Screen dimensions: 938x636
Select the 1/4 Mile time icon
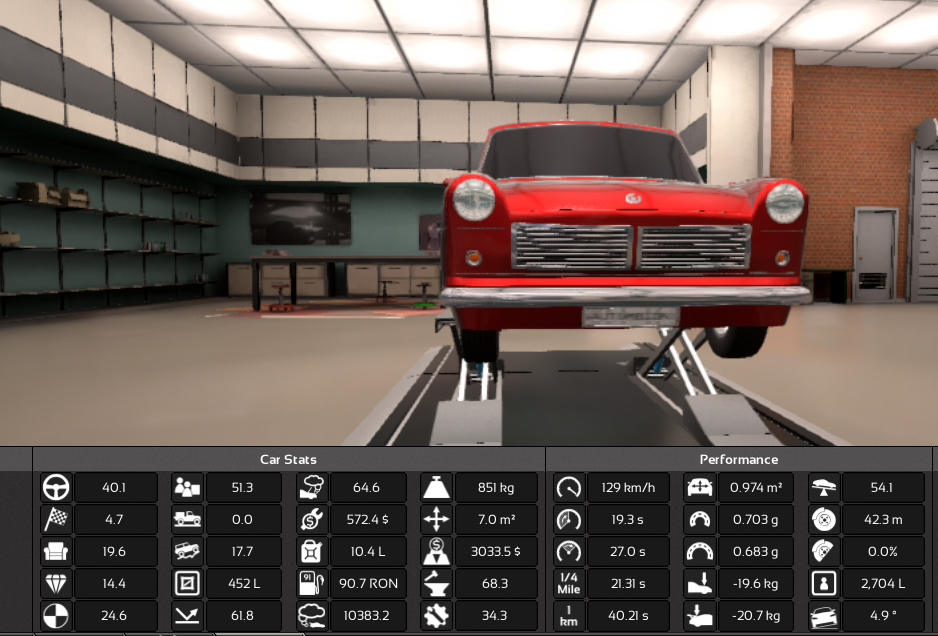click(x=568, y=584)
